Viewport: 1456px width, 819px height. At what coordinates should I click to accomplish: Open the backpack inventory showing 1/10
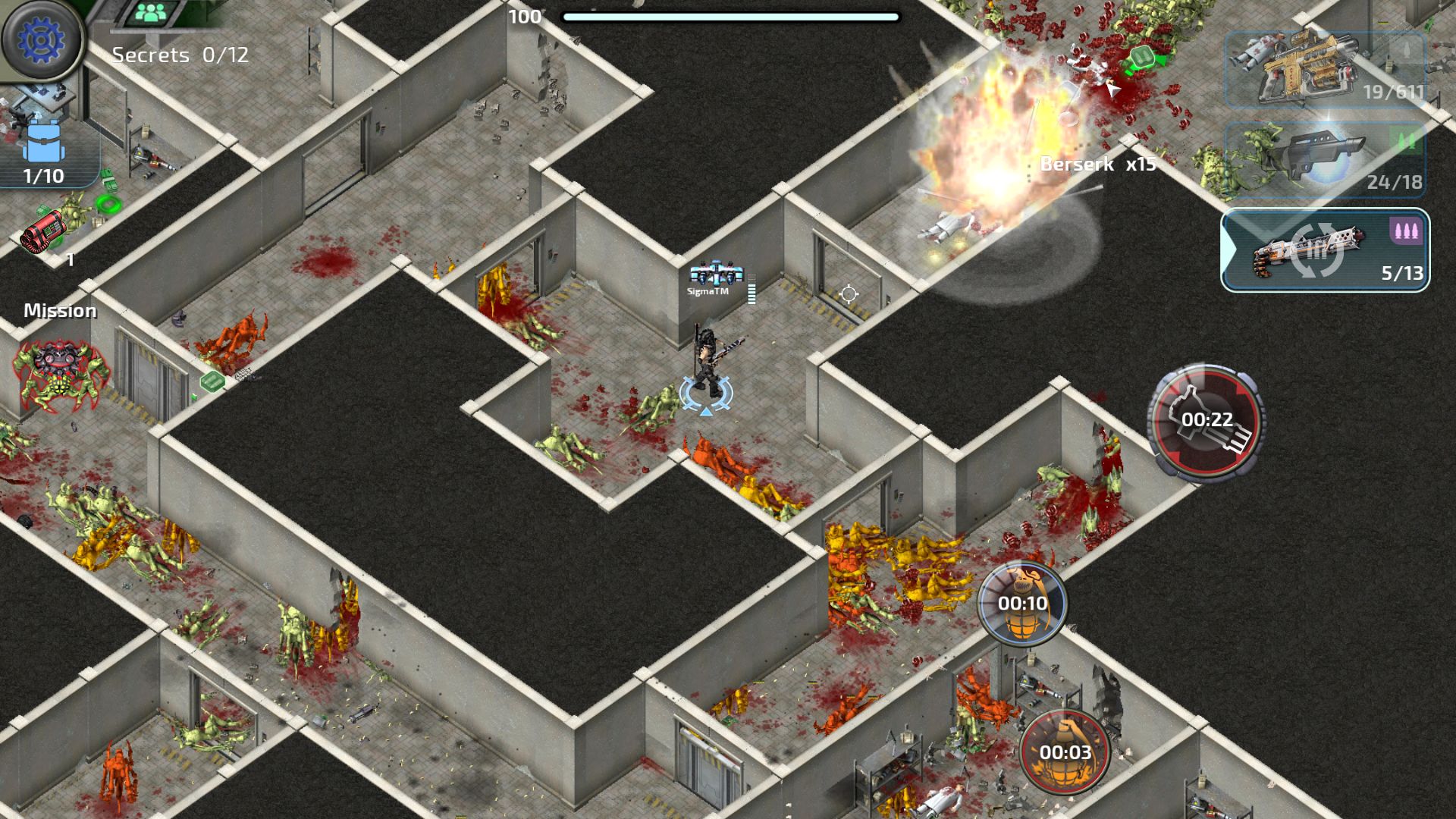[44, 153]
